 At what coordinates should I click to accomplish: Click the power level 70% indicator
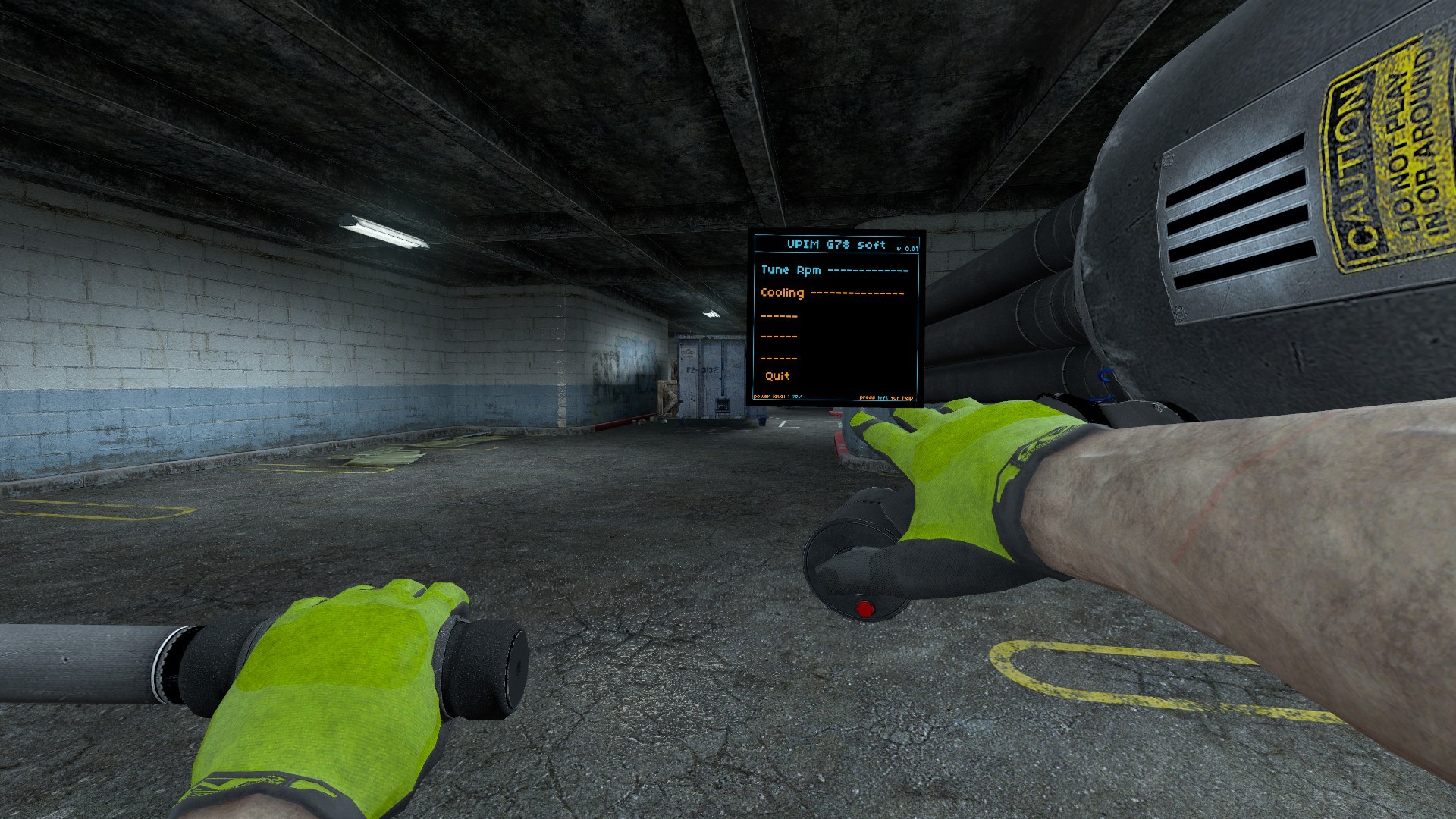tap(777, 396)
